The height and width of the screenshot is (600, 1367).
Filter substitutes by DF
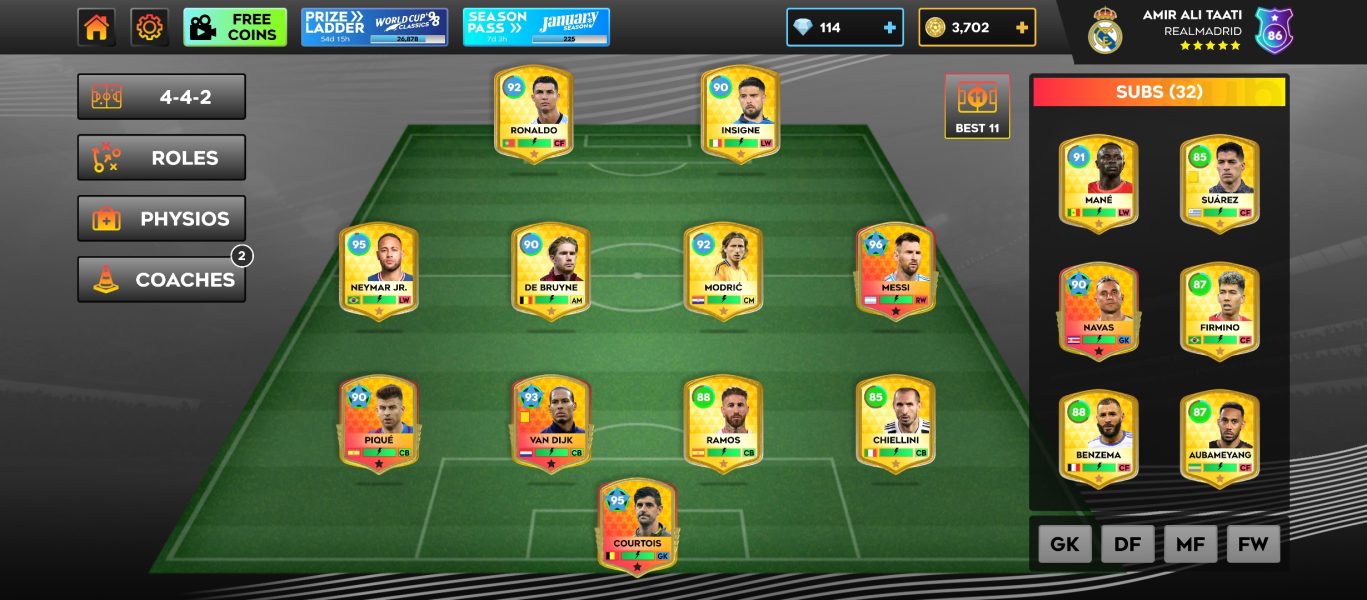pyautogui.click(x=1127, y=544)
